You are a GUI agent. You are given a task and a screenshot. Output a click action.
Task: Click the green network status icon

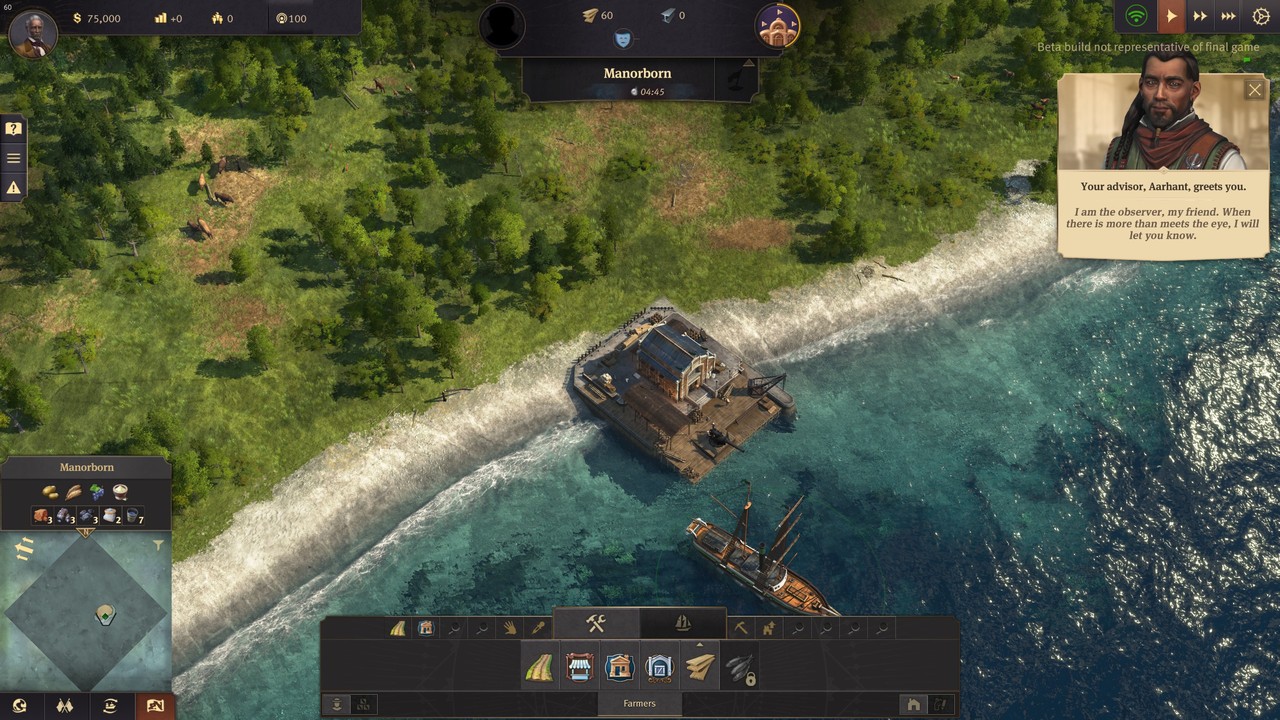pos(1136,16)
